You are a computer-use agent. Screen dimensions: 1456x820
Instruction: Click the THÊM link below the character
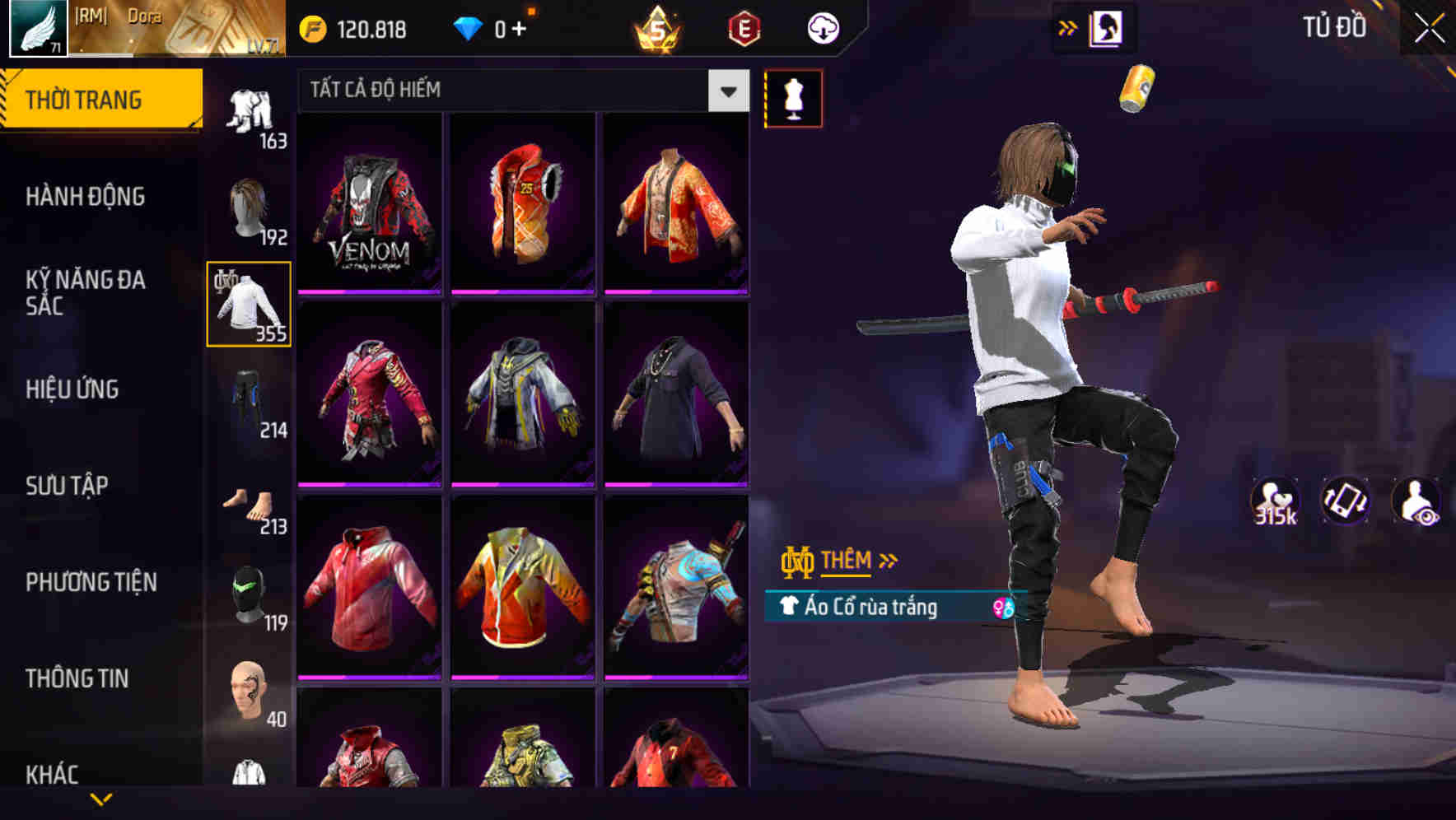point(848,561)
